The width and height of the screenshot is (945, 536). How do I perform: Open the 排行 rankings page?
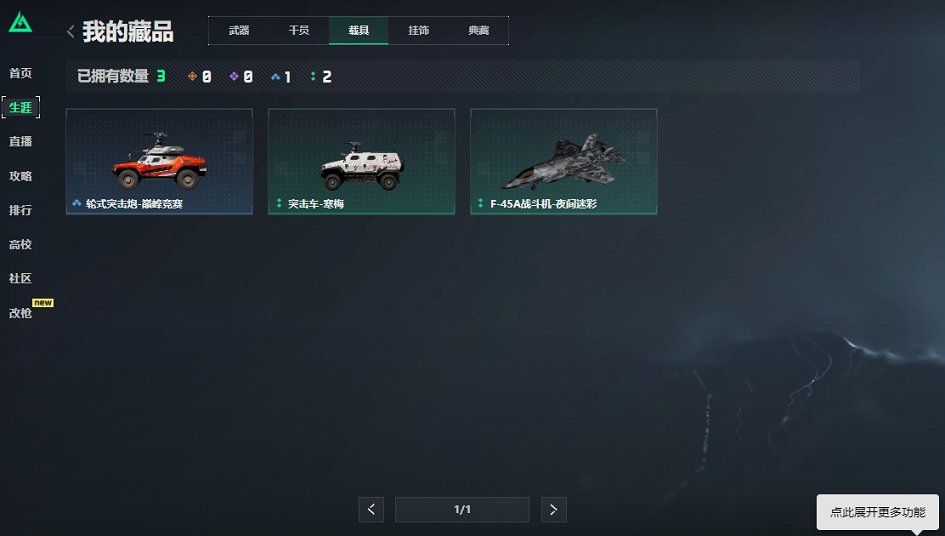(x=20, y=210)
